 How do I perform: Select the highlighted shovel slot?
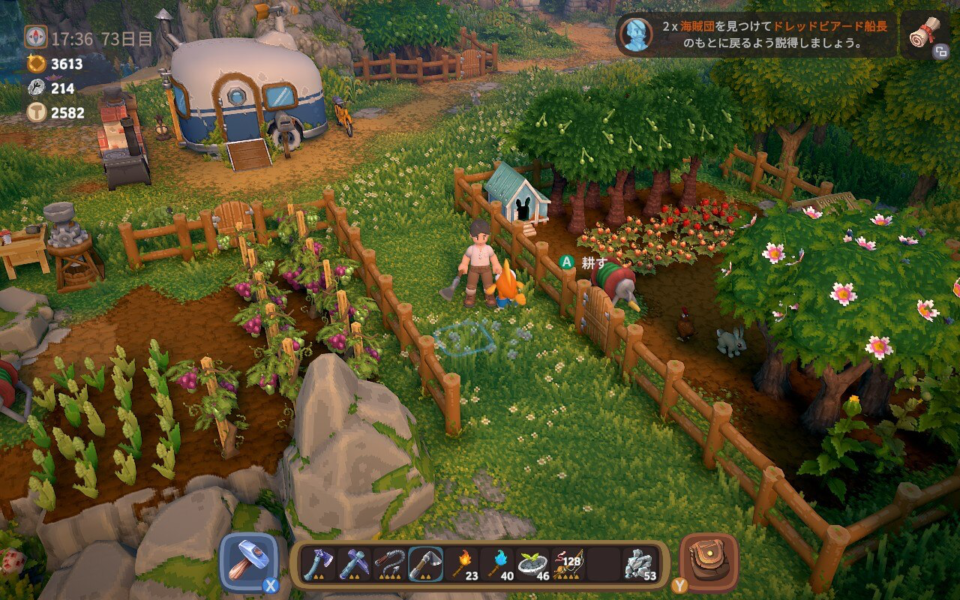point(425,564)
